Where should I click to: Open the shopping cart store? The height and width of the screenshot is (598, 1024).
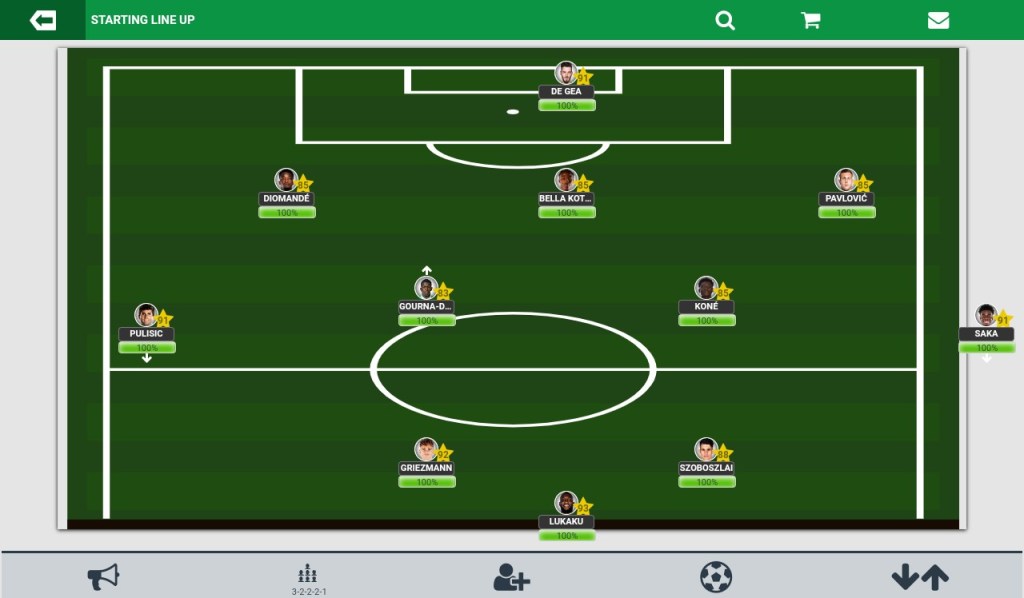811,20
